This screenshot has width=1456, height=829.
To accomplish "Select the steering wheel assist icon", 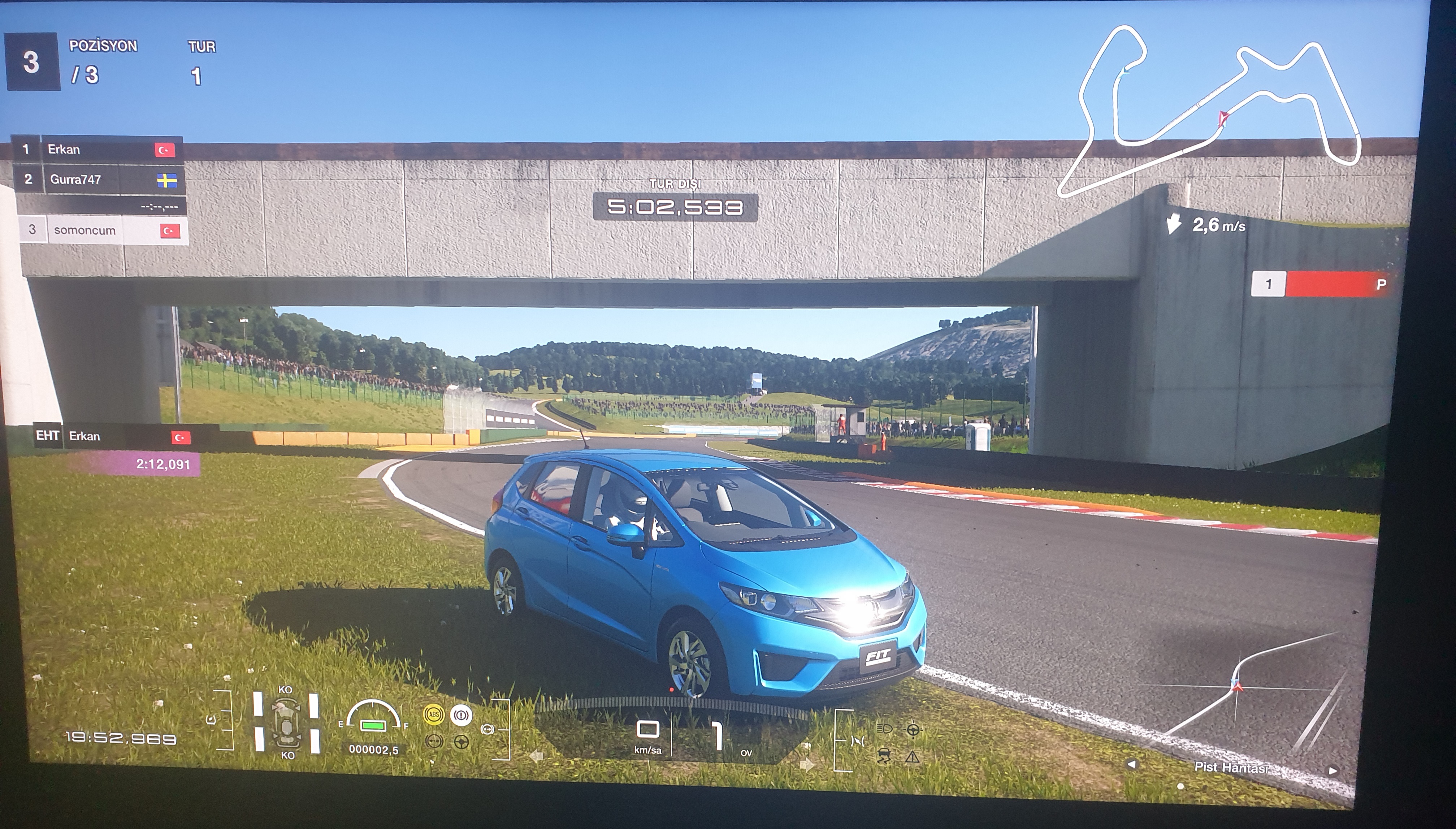I will (913, 729).
